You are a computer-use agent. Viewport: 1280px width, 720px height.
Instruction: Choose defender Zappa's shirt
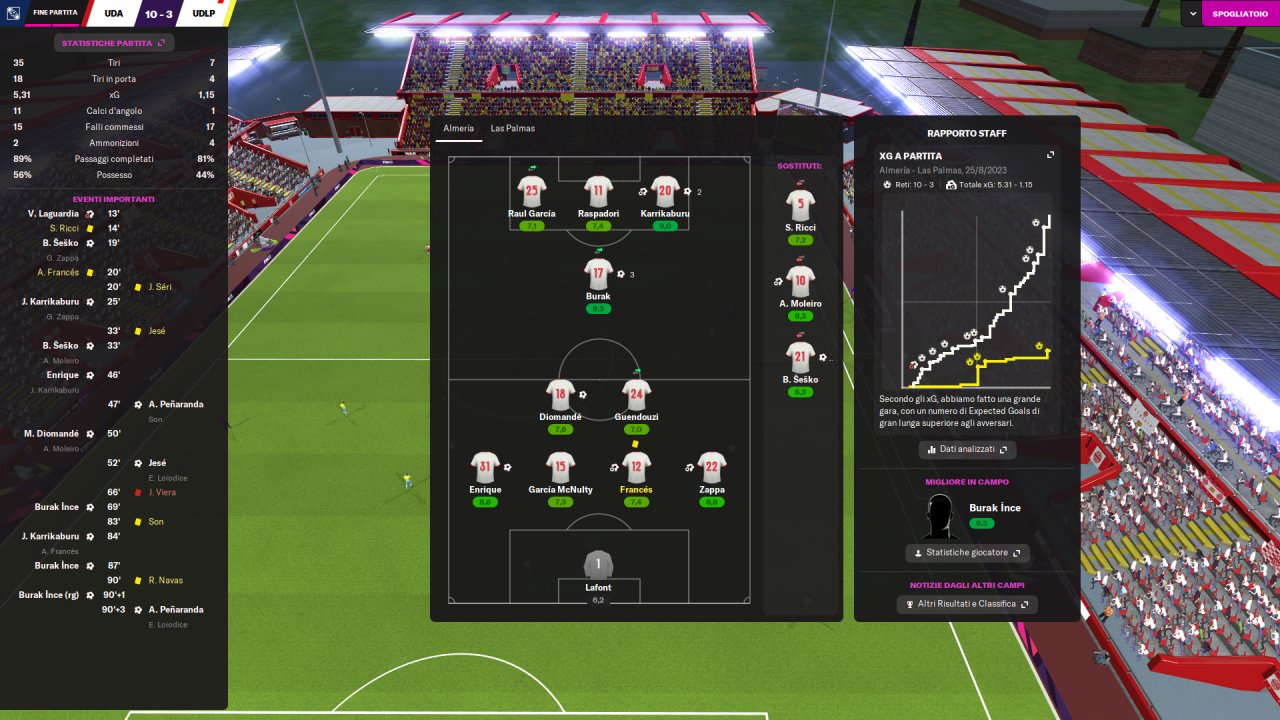pos(711,466)
